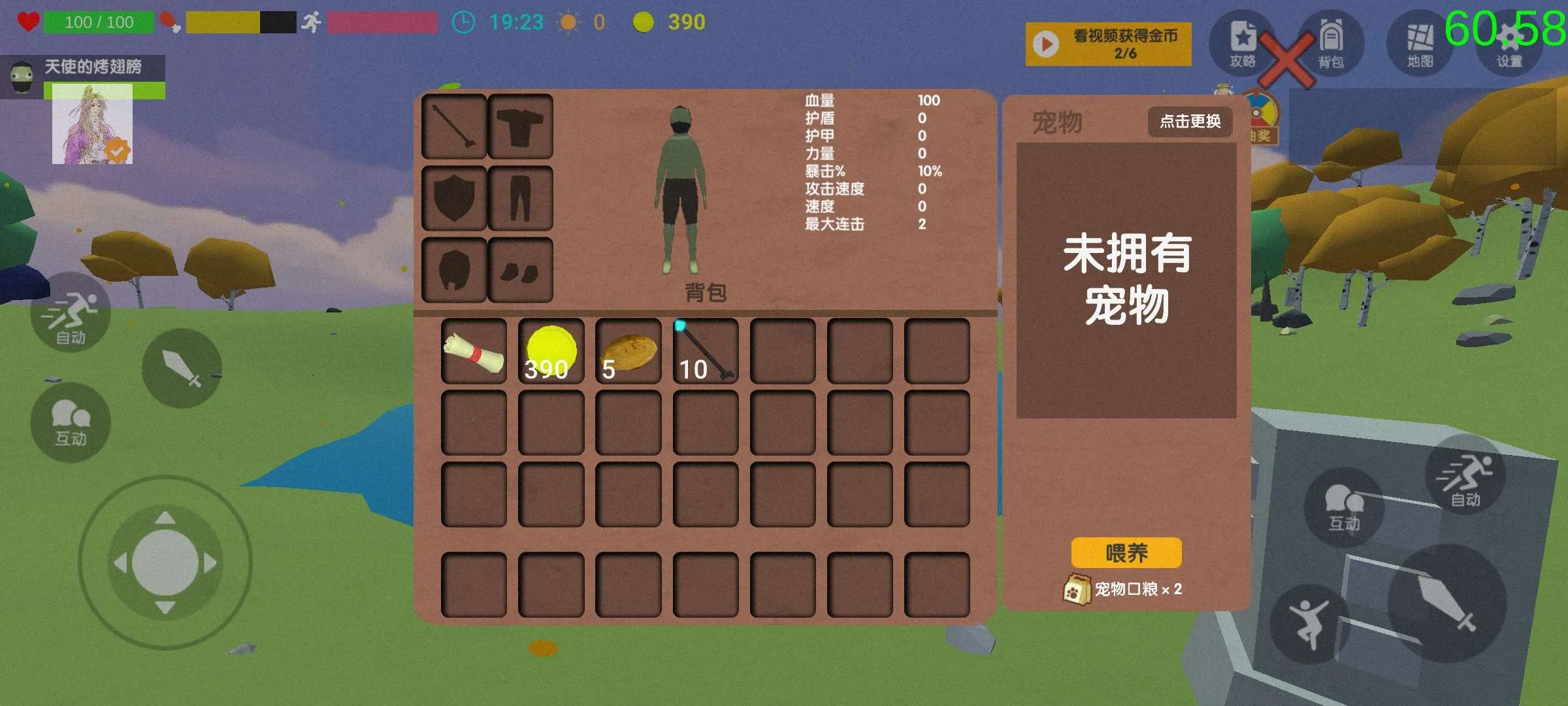1568x706 pixels.
Task: Select the weapon equipment slot
Action: click(453, 126)
